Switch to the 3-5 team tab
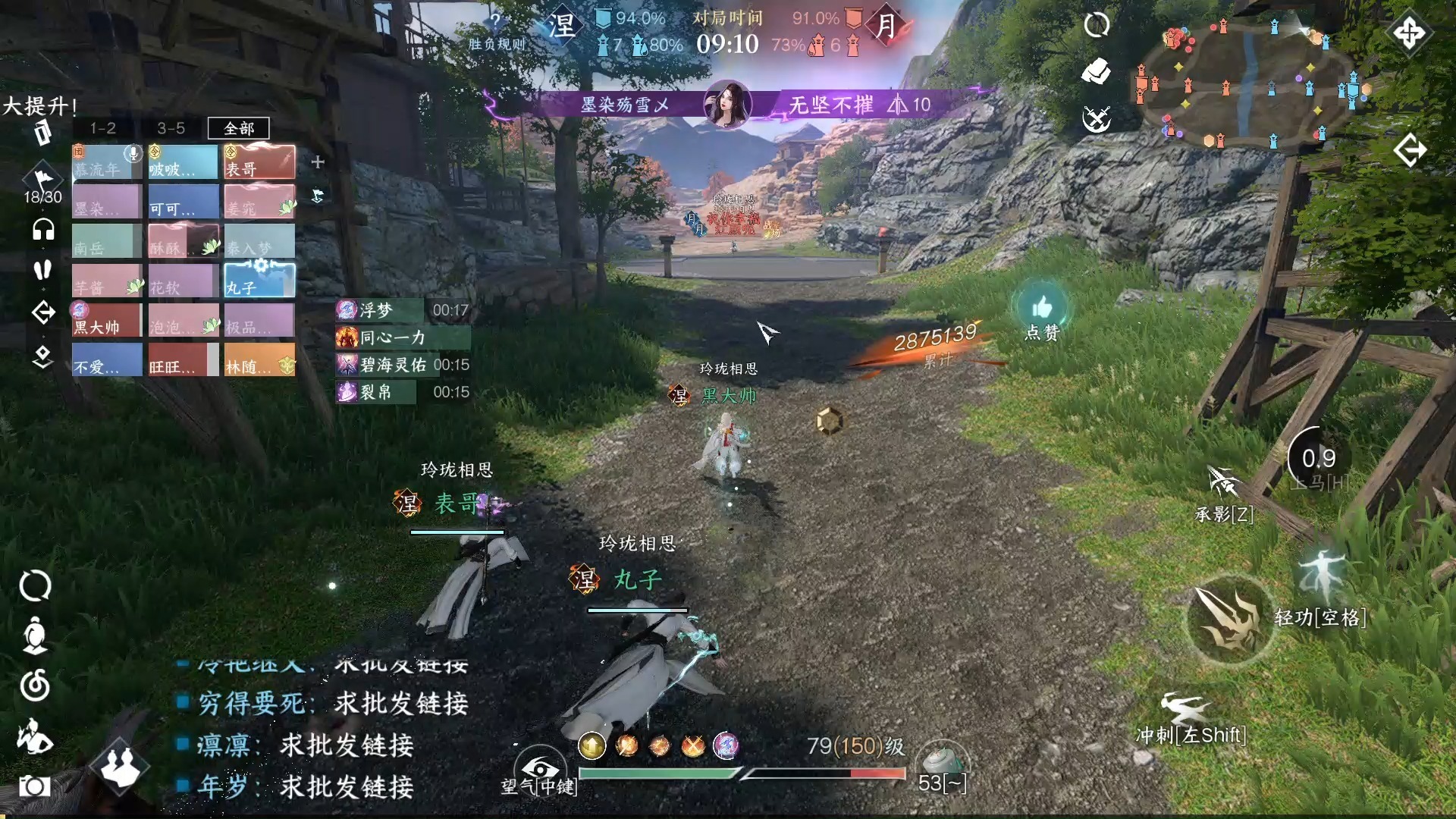 pos(171,128)
